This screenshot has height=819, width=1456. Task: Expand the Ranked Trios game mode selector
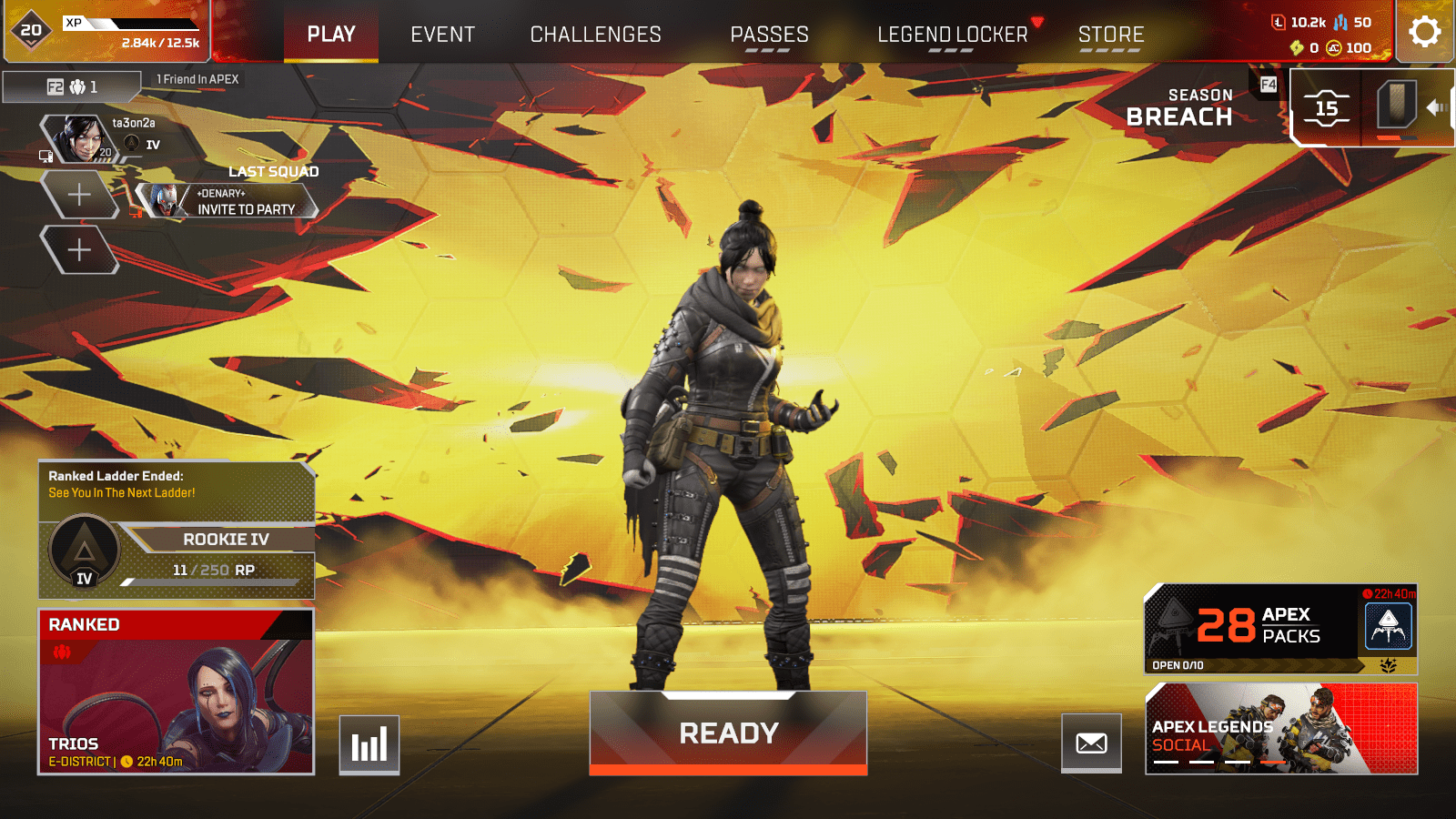tap(177, 692)
